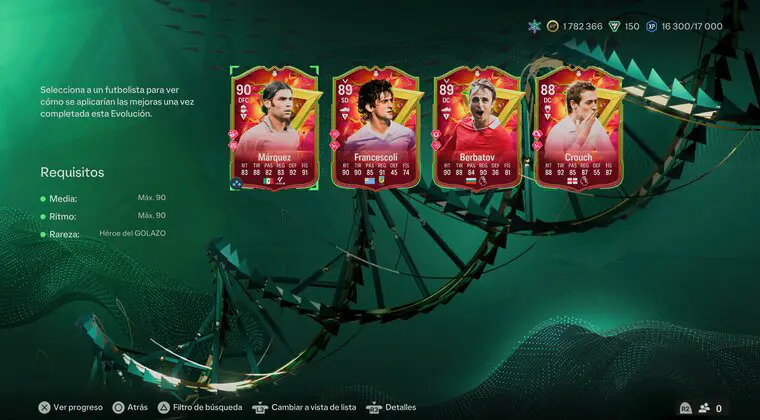Screen dimensions: 760x420
Task: Choose the Francescoli player card
Action: 375,128
